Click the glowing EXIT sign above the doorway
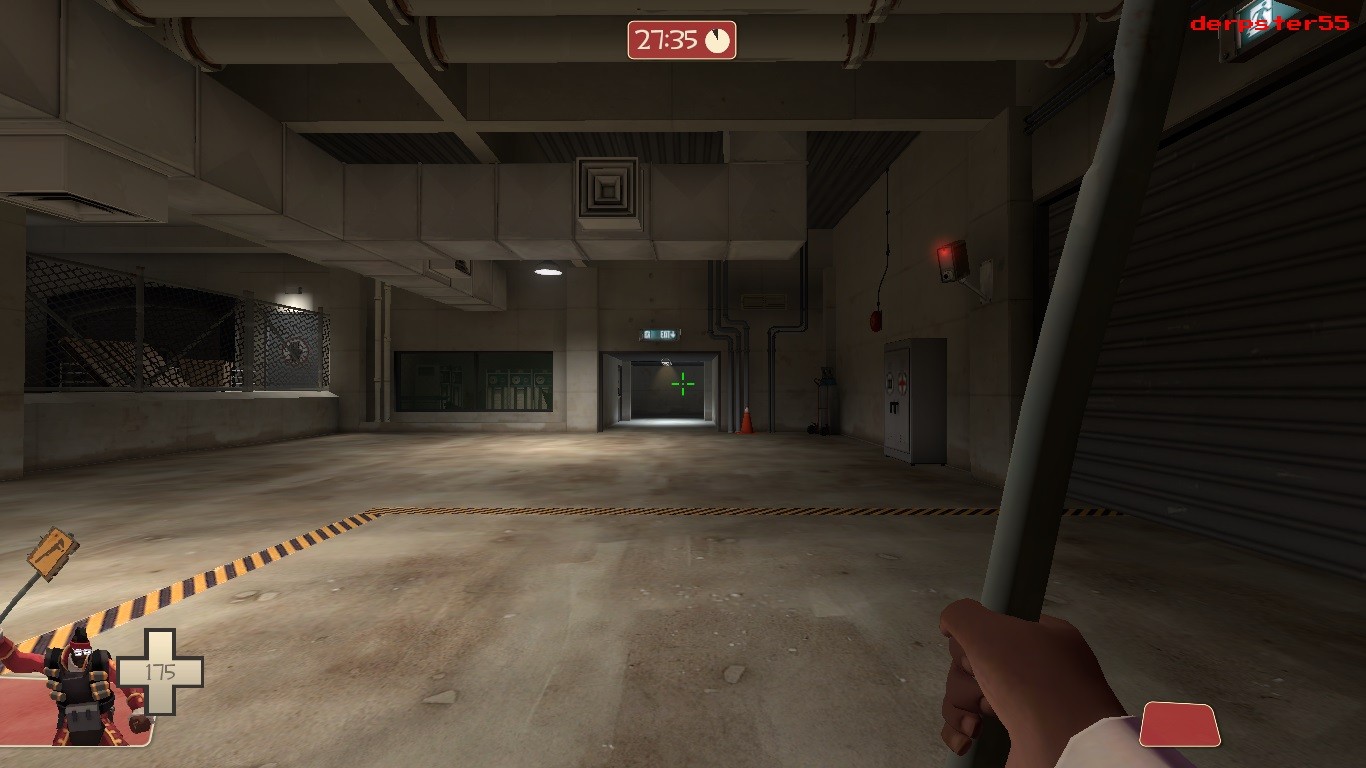Image resolution: width=1366 pixels, height=768 pixels. tap(661, 334)
